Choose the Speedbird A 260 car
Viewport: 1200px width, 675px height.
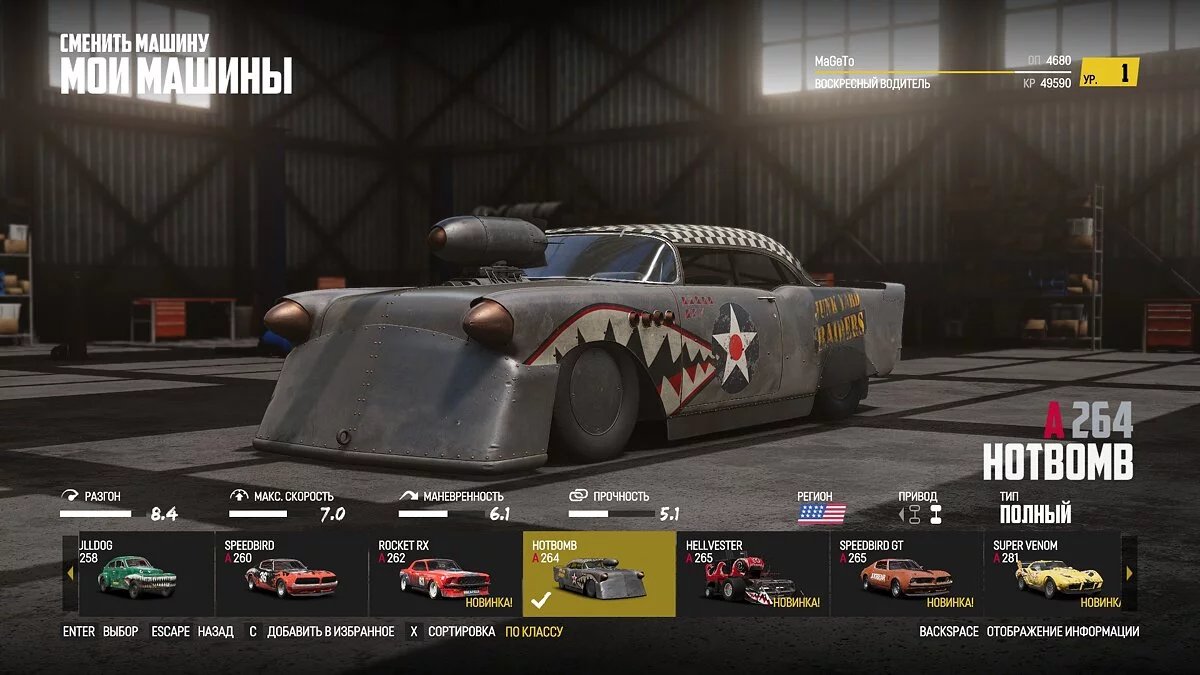[x=291, y=575]
